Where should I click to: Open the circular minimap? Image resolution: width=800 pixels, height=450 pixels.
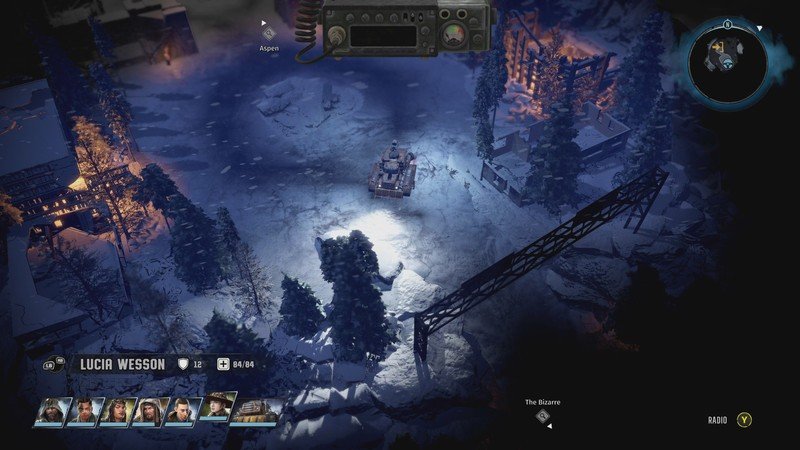729,64
